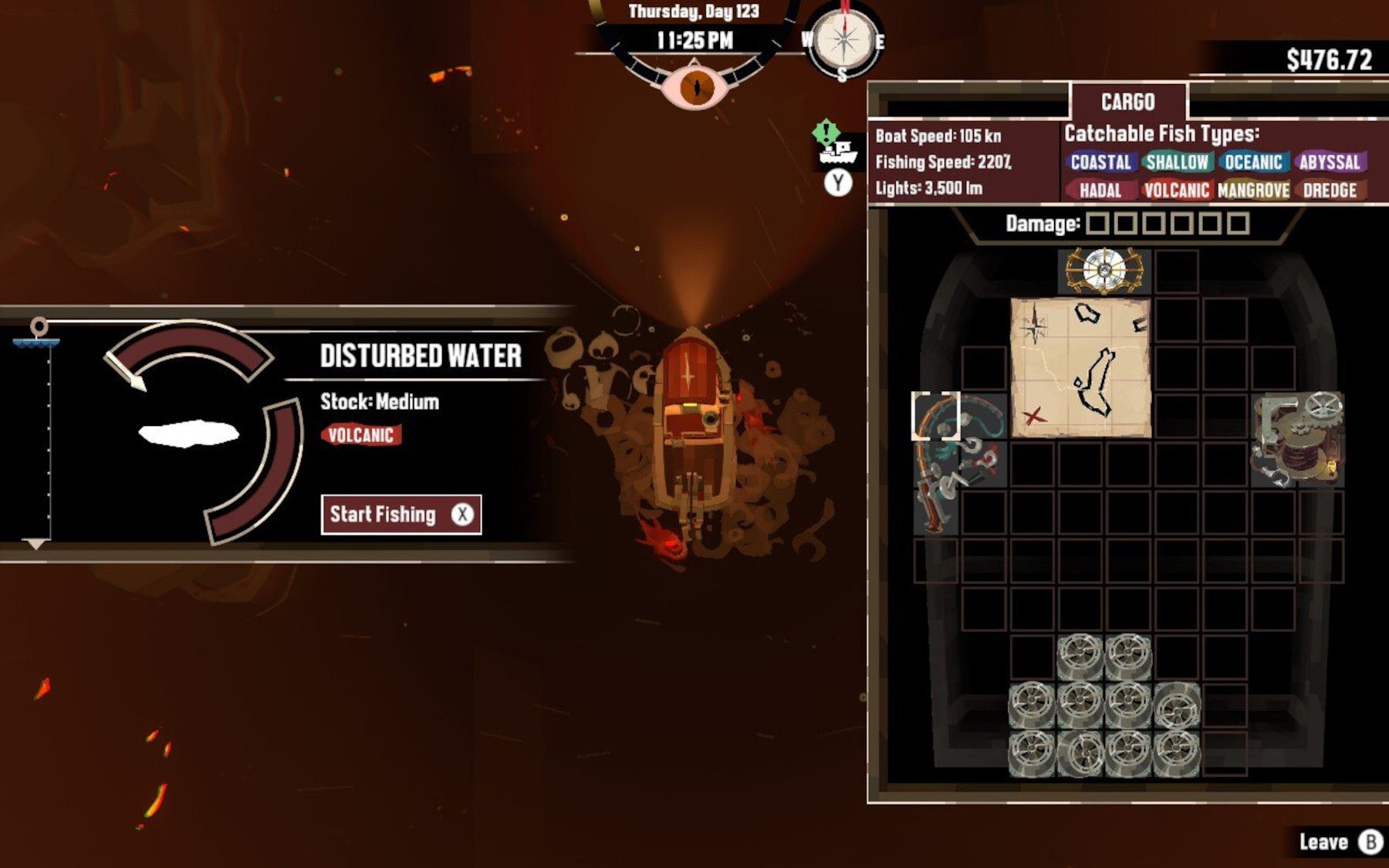Switch to the Cargo tab
This screenshot has width=1389, height=868.
point(1127,102)
